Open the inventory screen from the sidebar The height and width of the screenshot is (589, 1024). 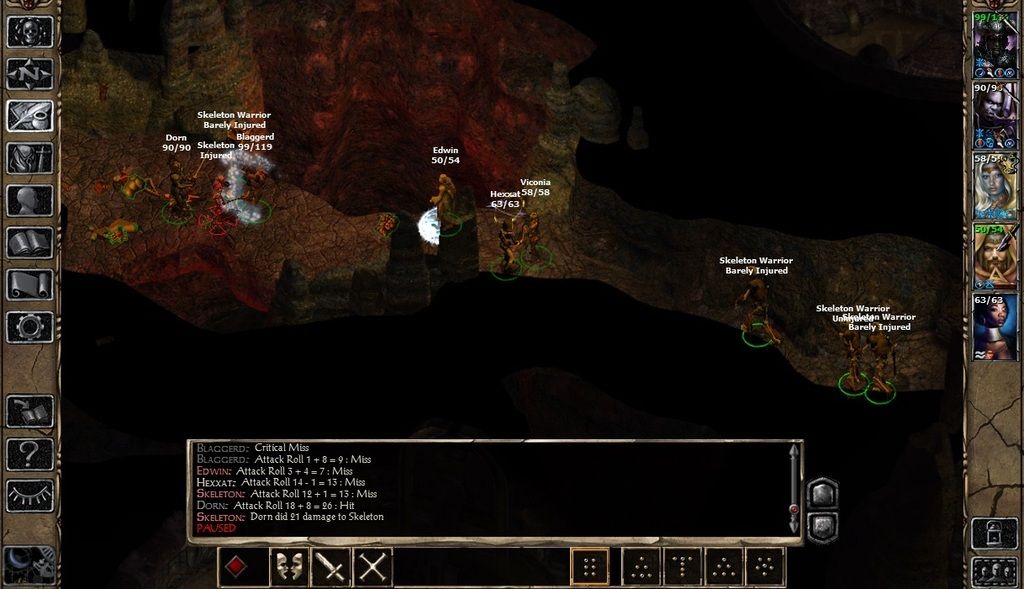tap(30, 158)
